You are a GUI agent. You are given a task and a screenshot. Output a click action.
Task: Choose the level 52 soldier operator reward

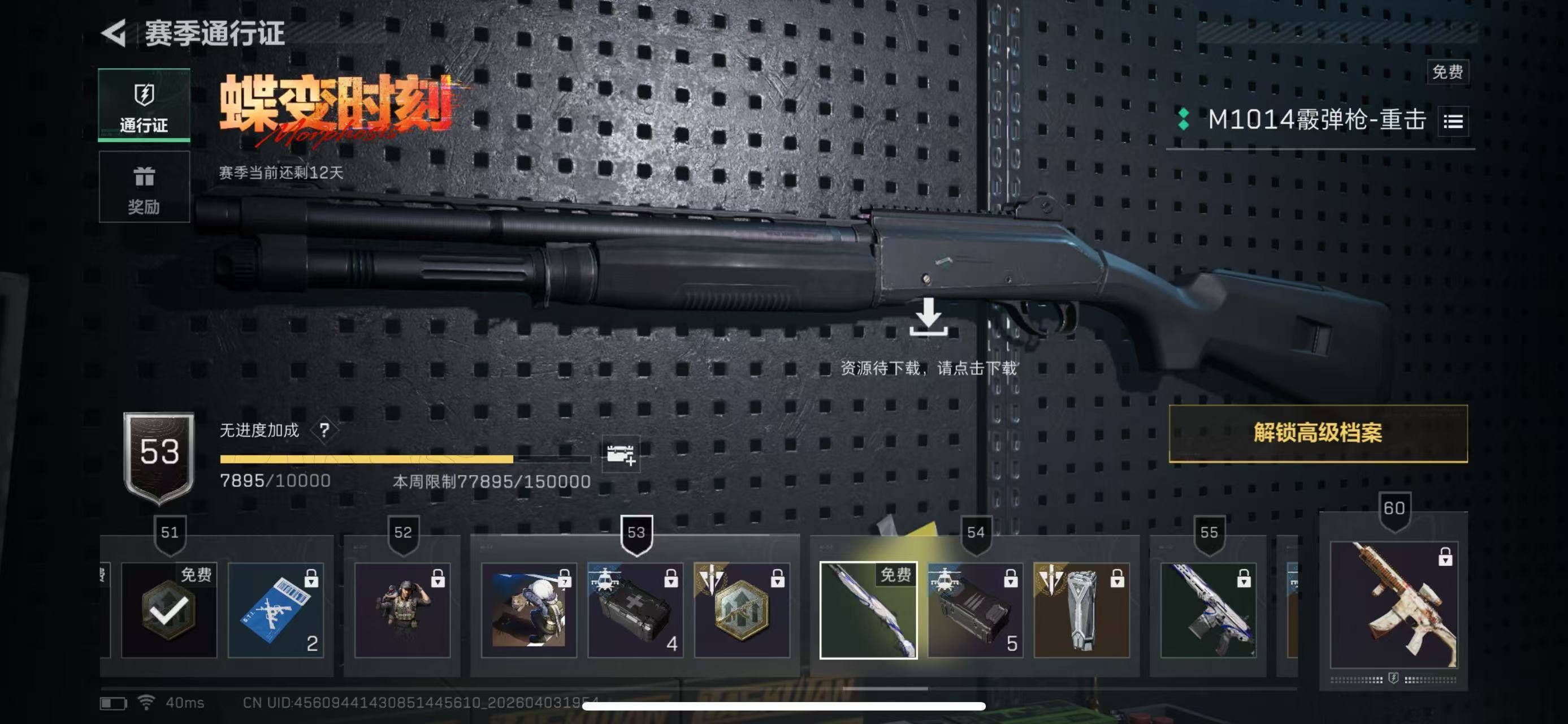pos(402,610)
